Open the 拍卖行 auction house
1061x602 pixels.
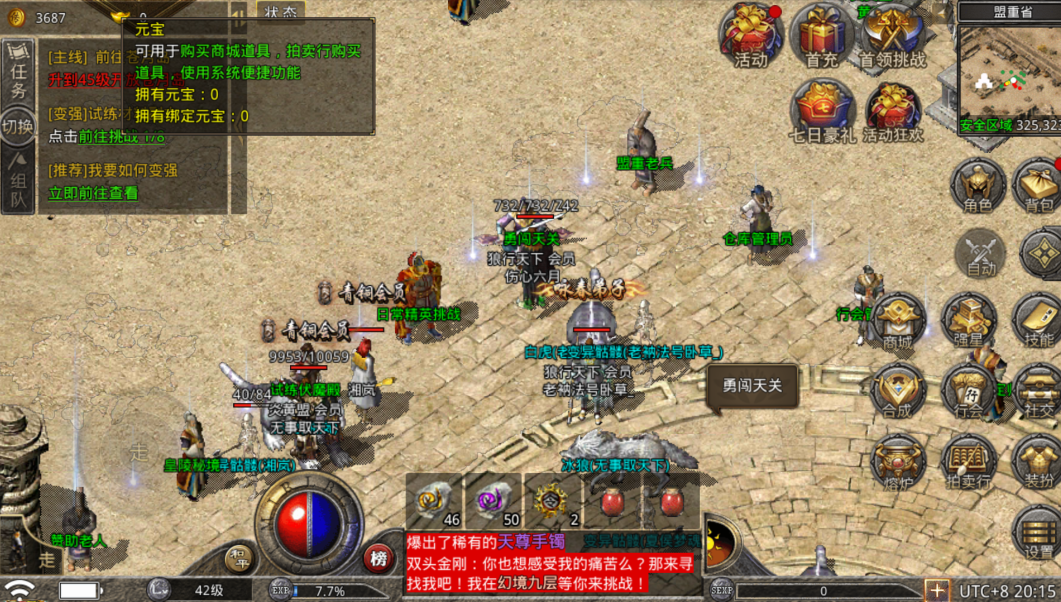pos(968,461)
